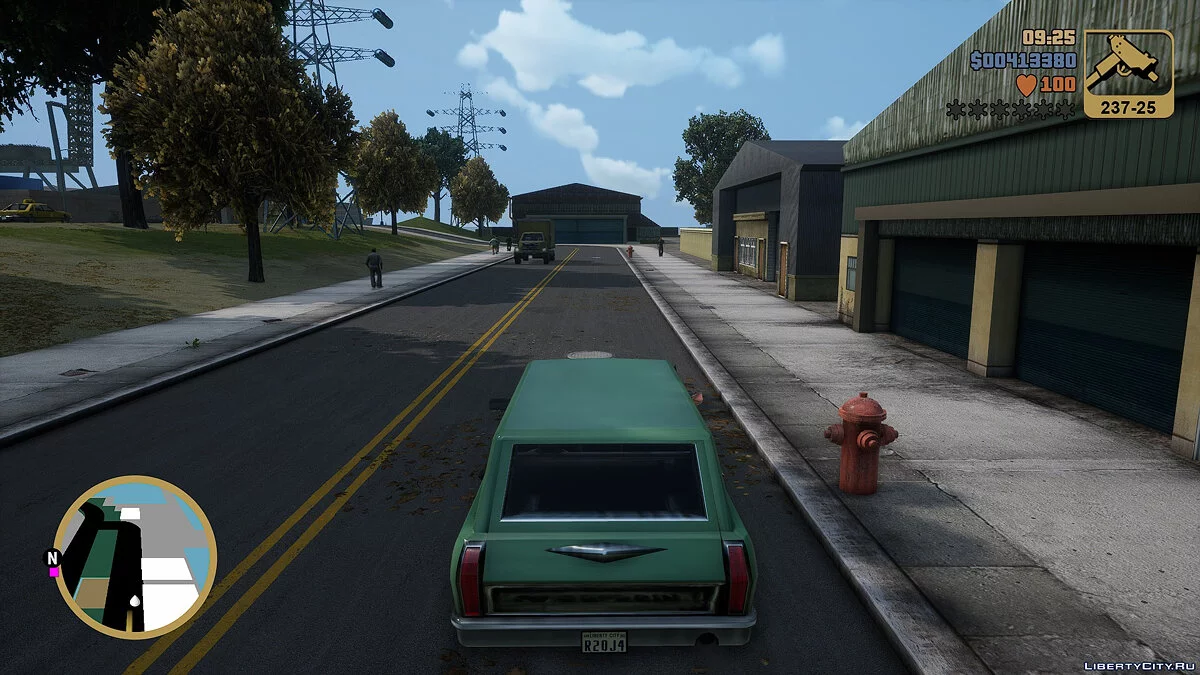Select the Uzi weapon icon
Viewport: 1200px width, 675px height.
(1128, 65)
